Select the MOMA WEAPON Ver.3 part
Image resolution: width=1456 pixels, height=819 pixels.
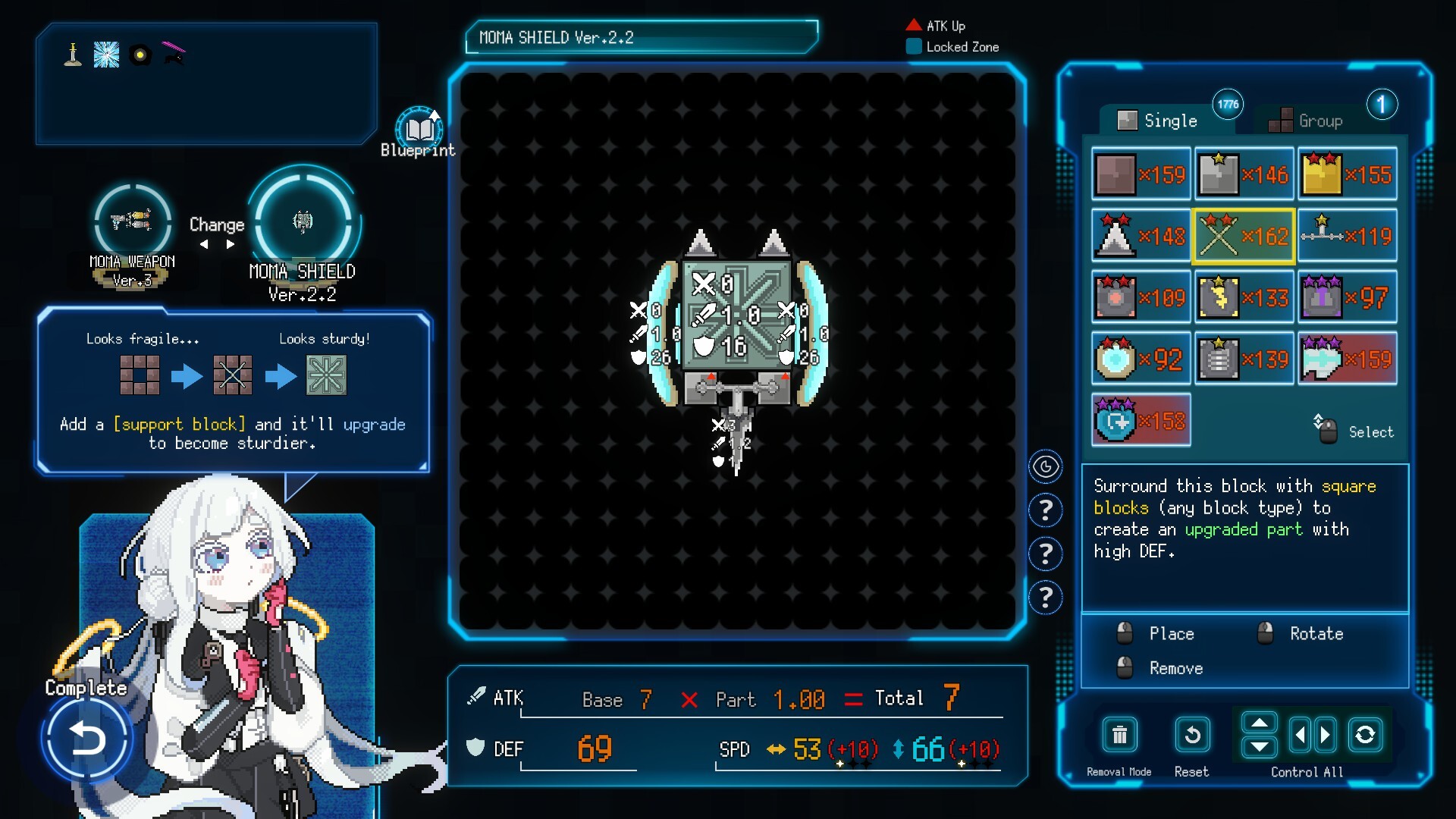(133, 221)
